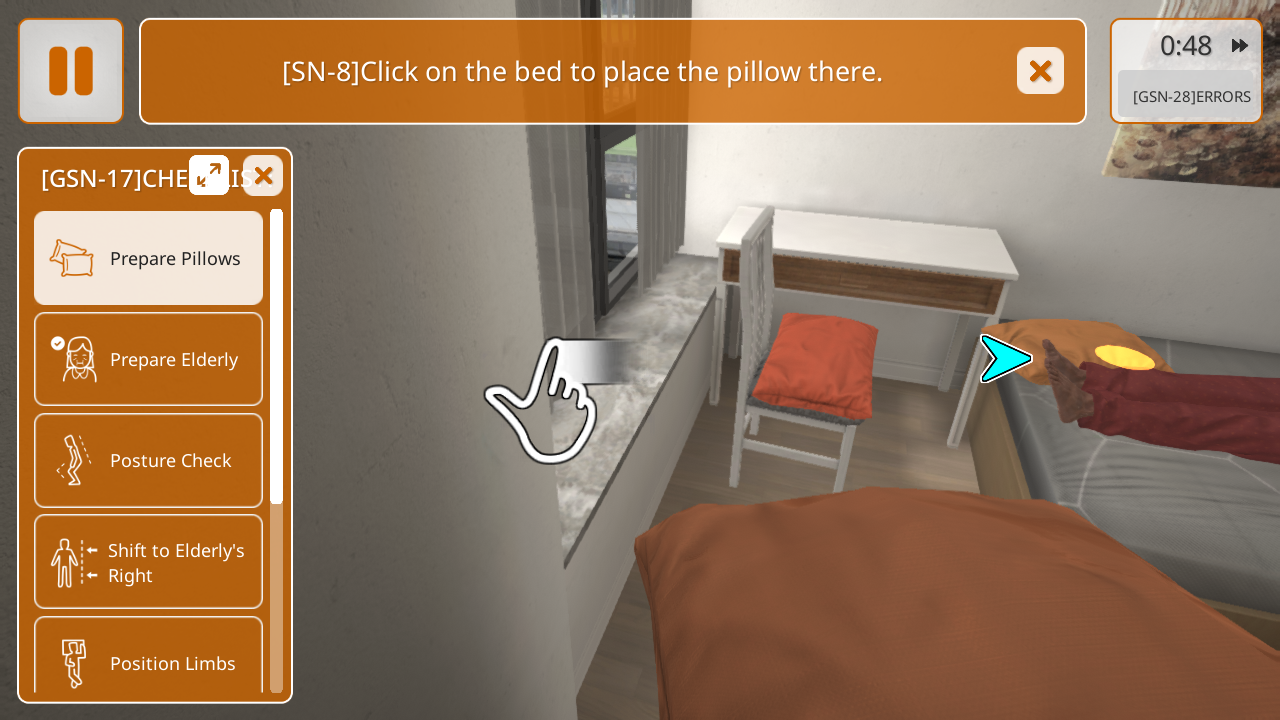
Task: Close the checklist panel
Action: [263, 176]
